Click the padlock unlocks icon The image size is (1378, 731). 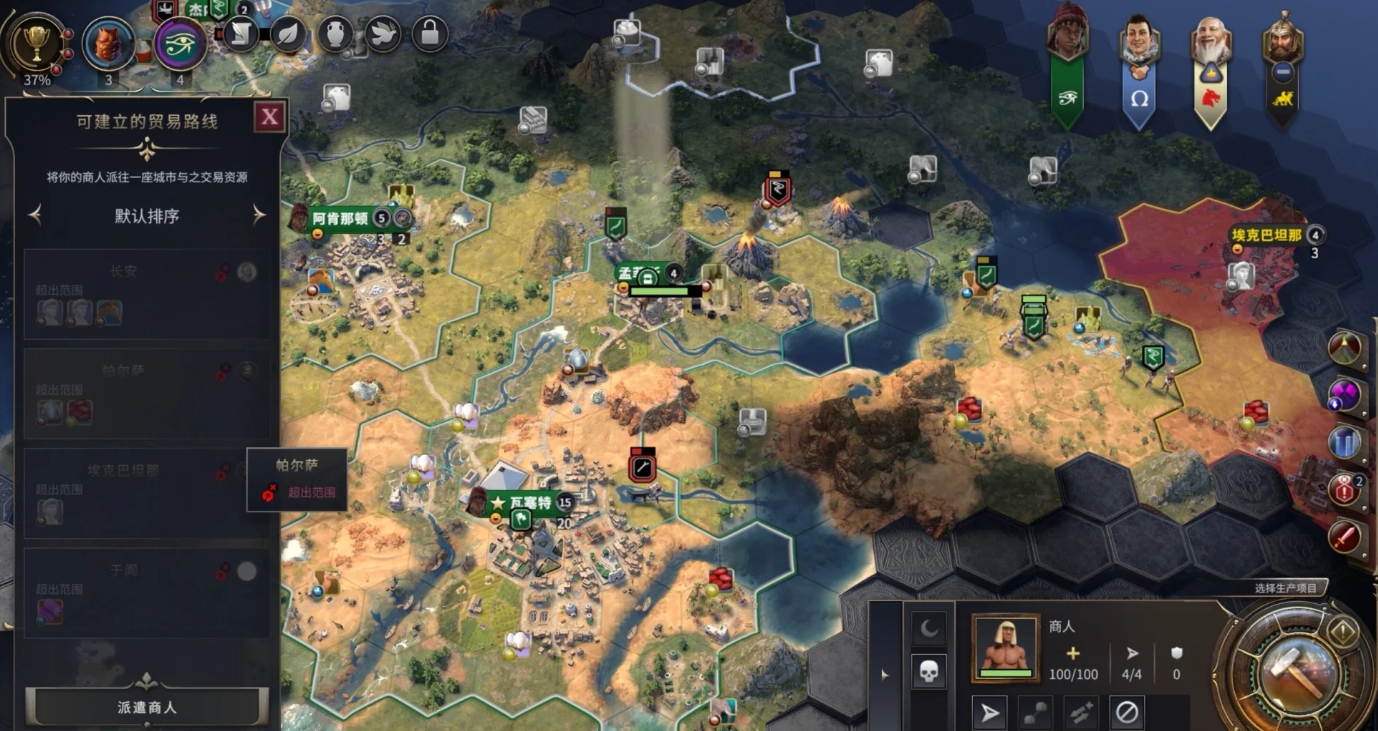point(429,35)
